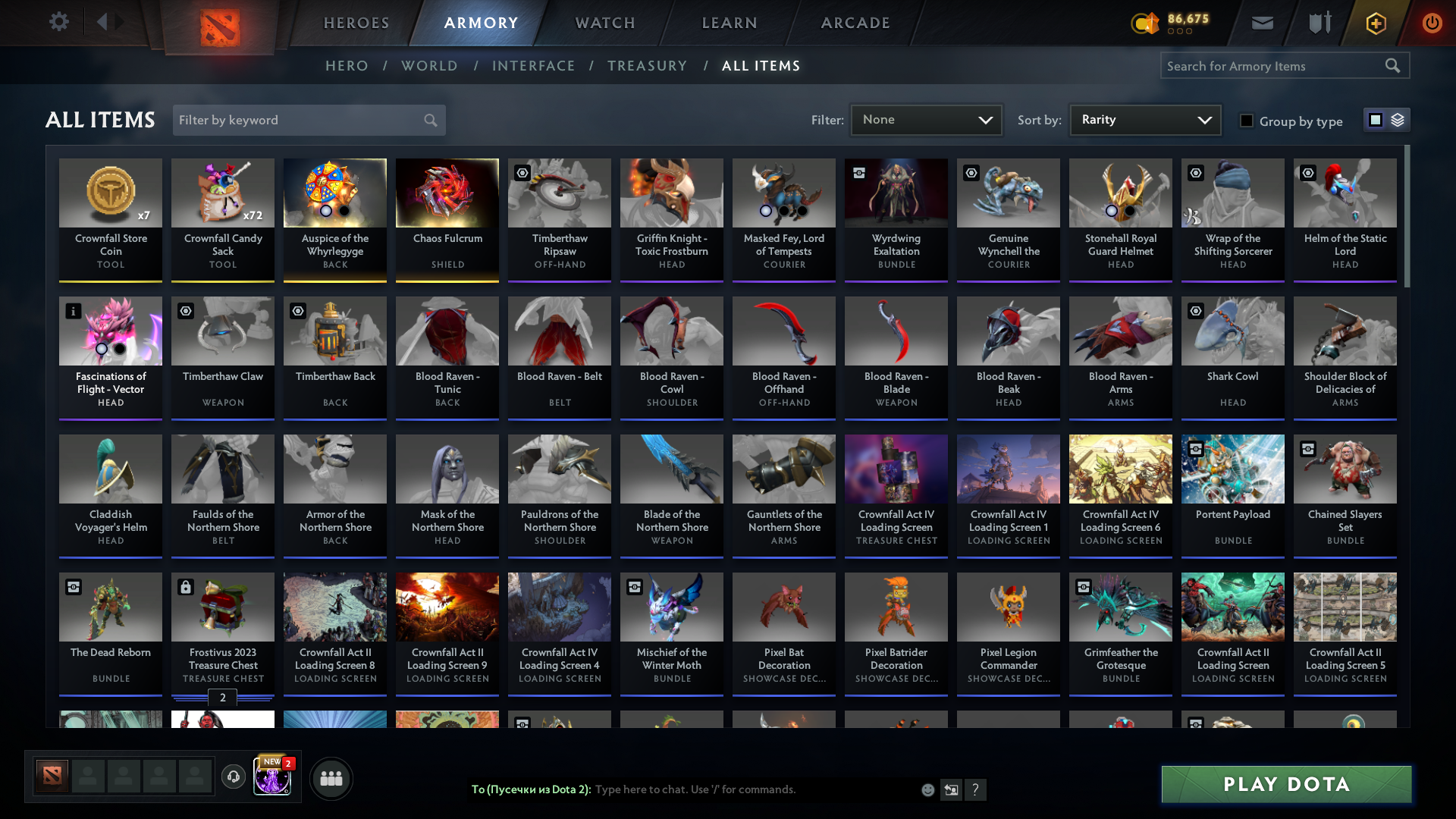
Task: Switch to the WATCH tab
Action: point(604,23)
